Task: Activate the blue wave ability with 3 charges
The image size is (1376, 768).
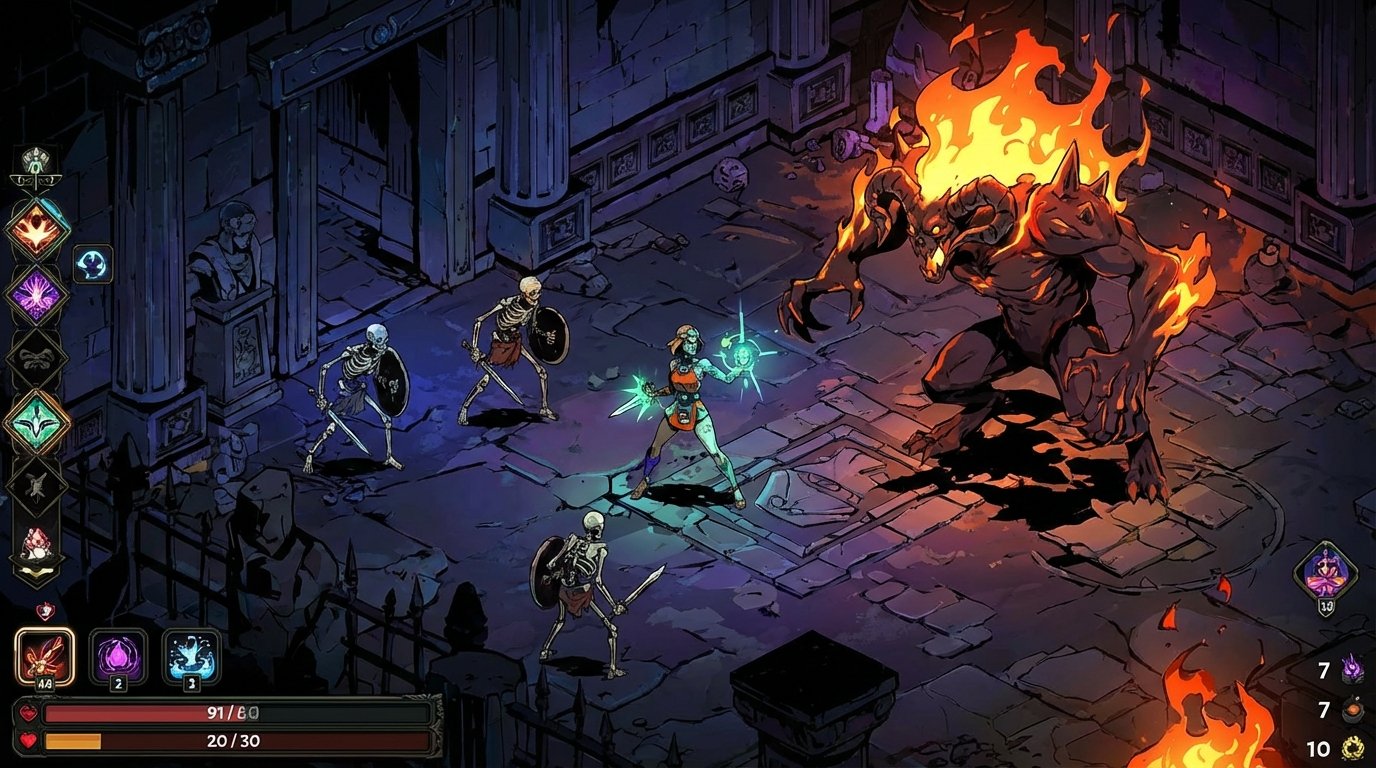Action: pyautogui.click(x=190, y=655)
